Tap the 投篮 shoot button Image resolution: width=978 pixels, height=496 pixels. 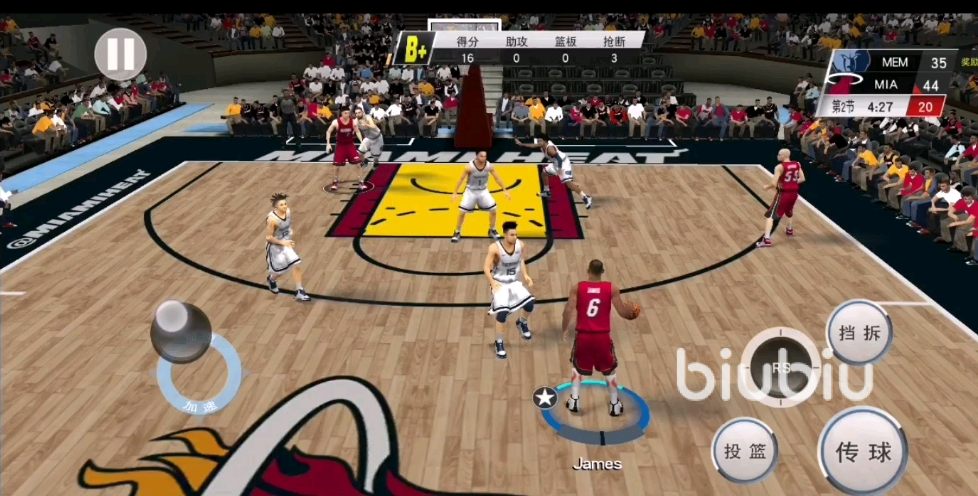(x=745, y=451)
